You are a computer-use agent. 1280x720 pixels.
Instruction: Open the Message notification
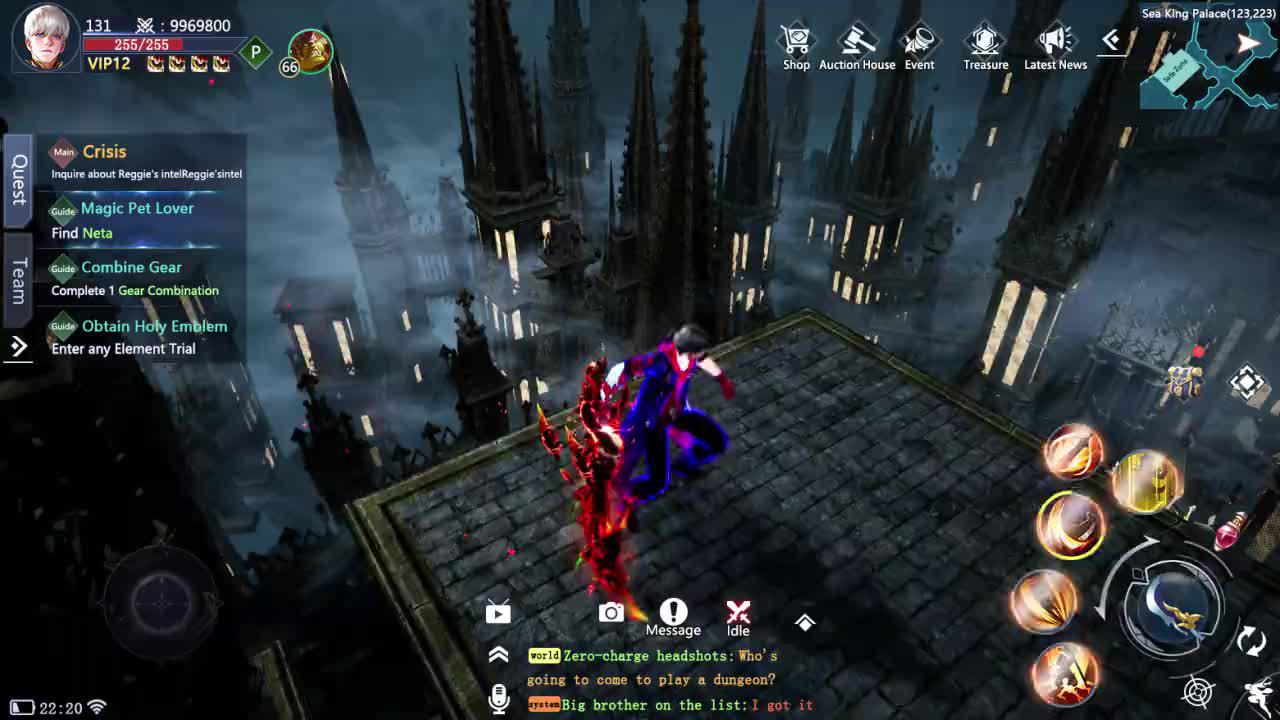pyautogui.click(x=672, y=612)
